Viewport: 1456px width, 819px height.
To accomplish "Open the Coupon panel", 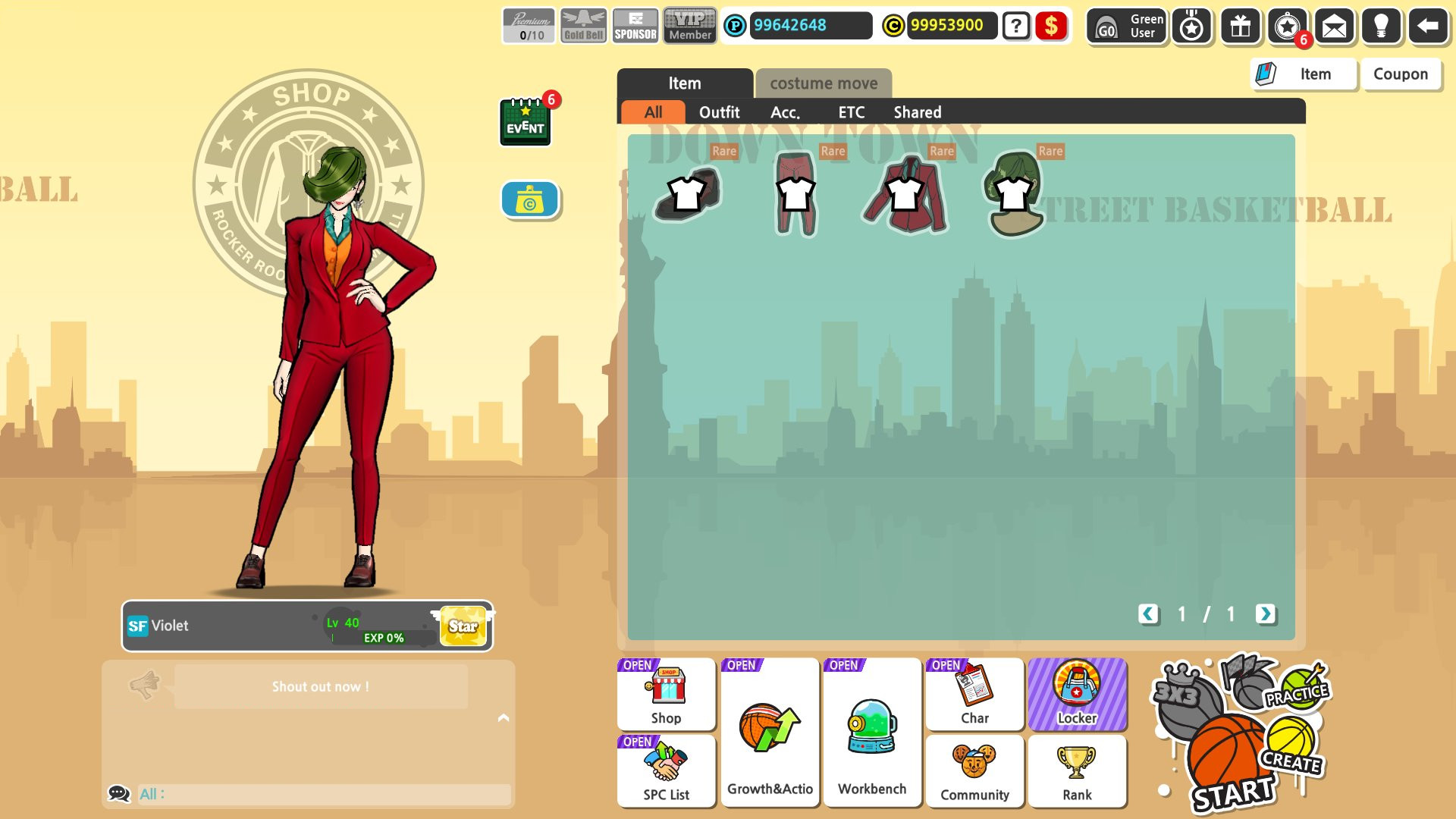I will pos(1401,74).
